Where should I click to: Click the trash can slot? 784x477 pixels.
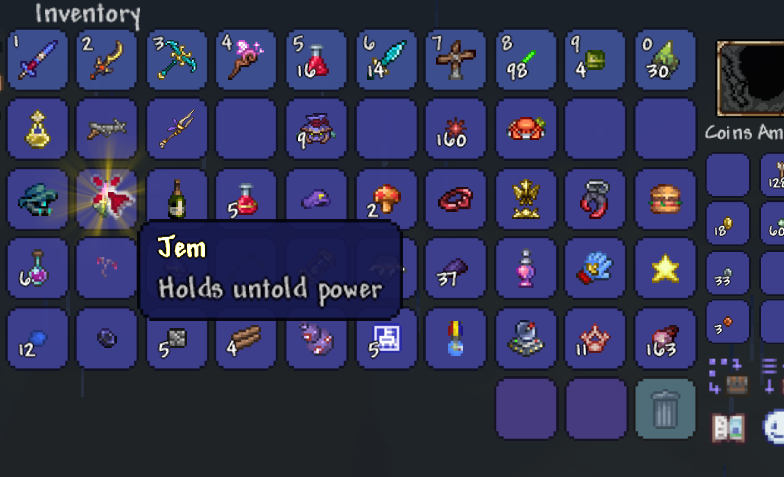click(665, 408)
